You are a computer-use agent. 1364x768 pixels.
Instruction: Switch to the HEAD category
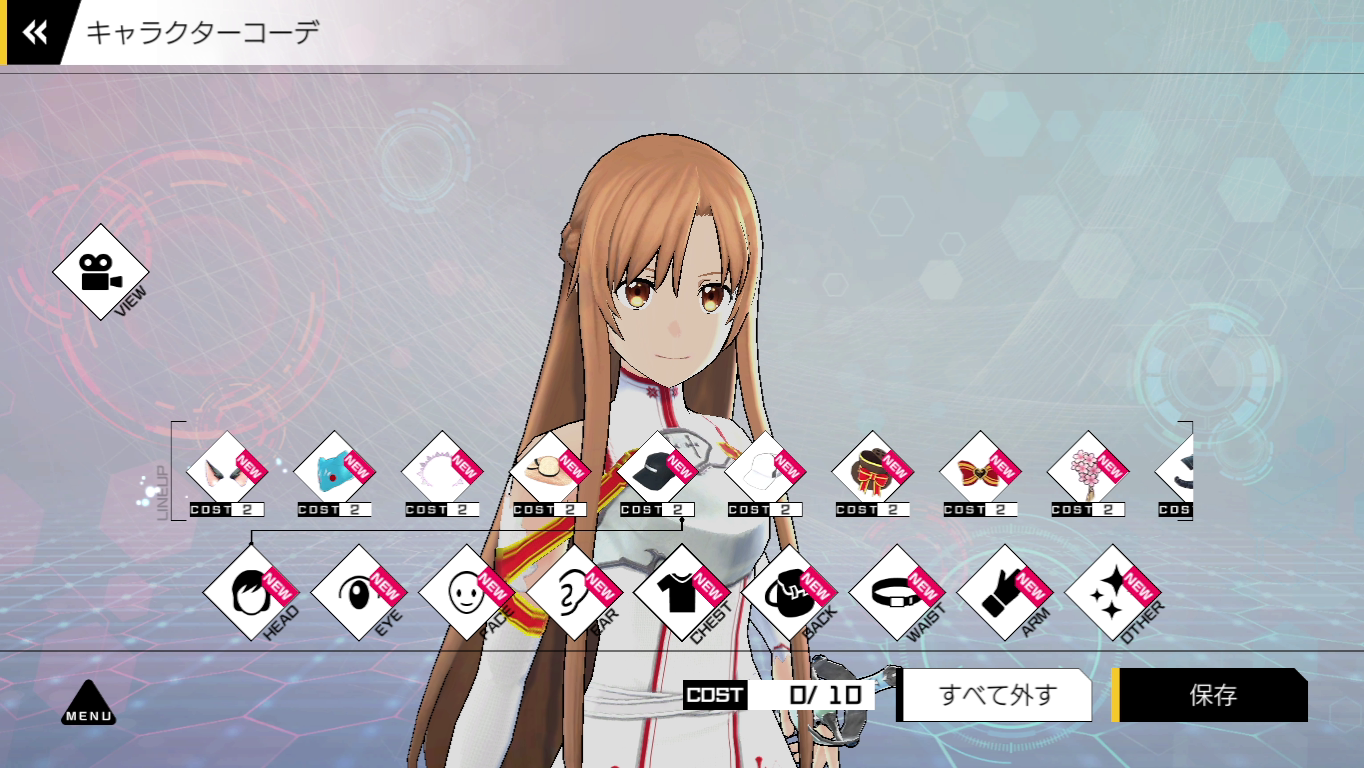[x=251, y=592]
